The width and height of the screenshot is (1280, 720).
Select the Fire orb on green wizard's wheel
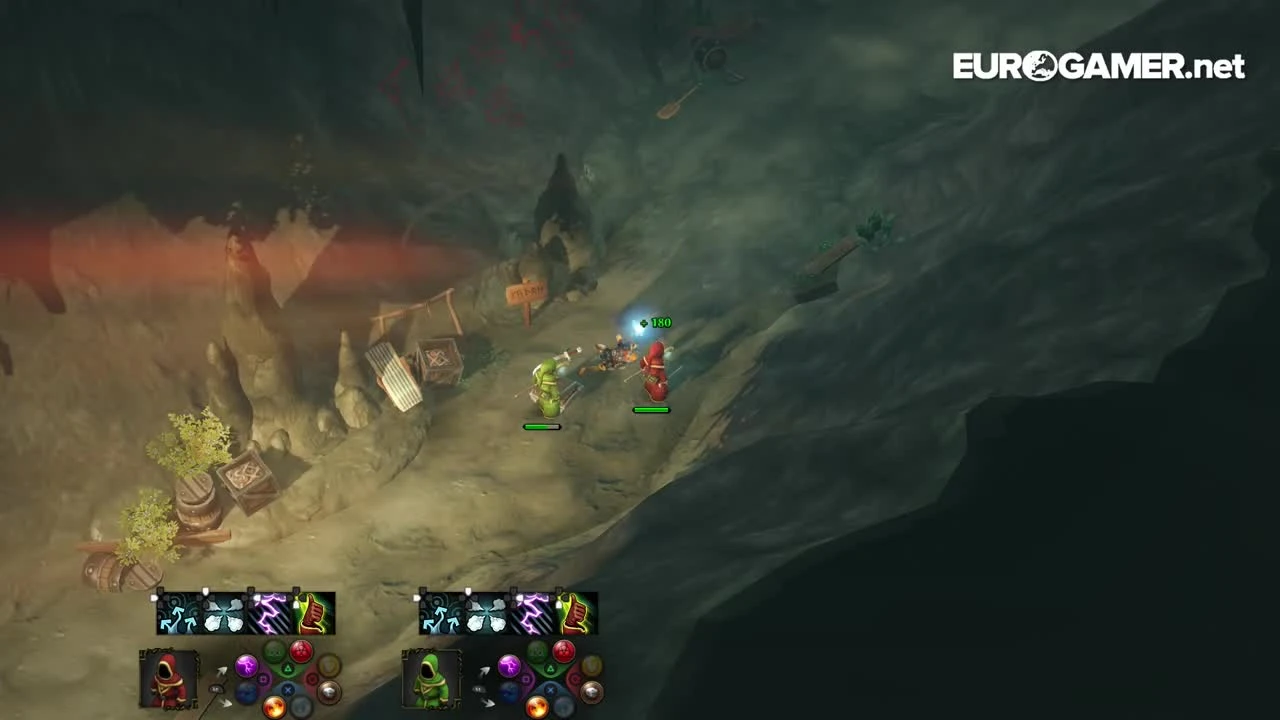537,706
